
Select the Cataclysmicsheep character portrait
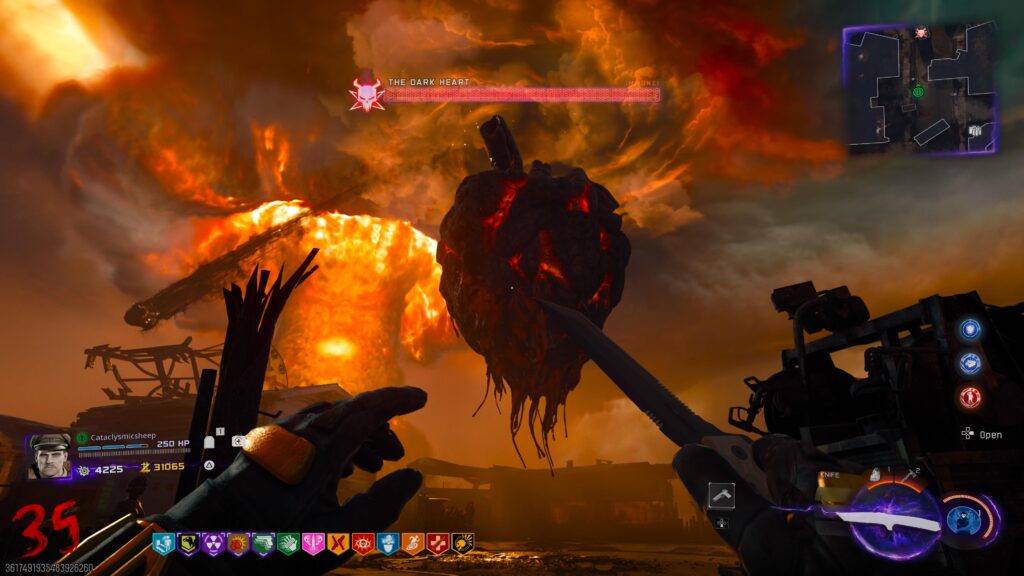pos(50,456)
